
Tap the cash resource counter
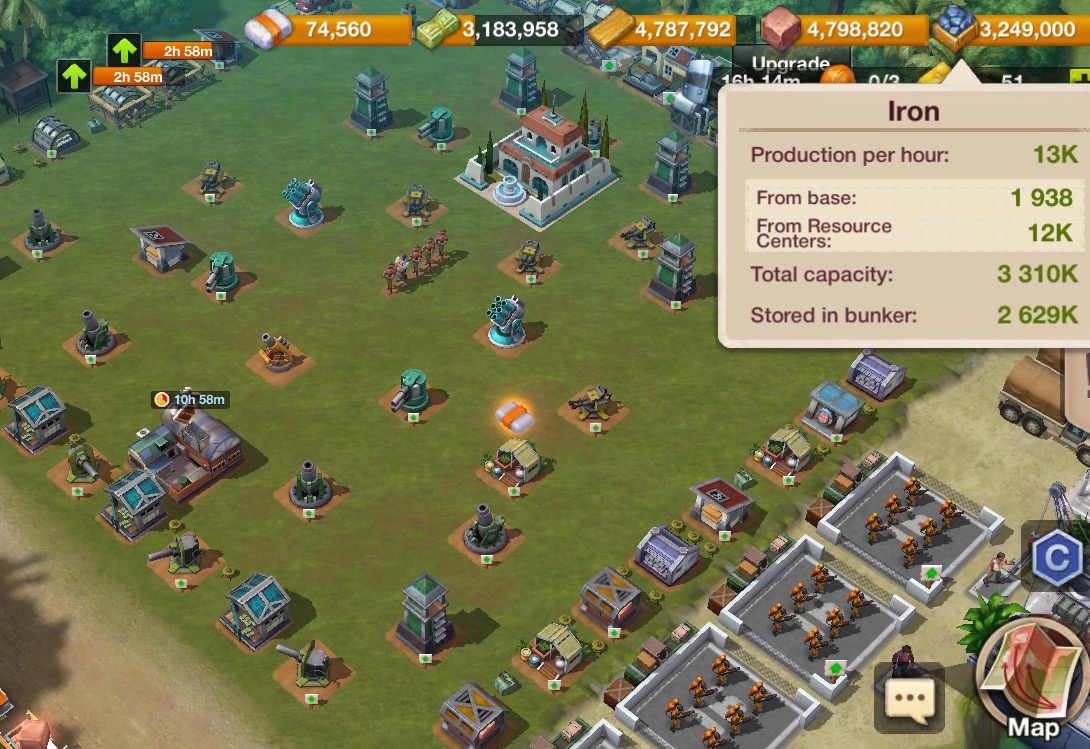491,30
